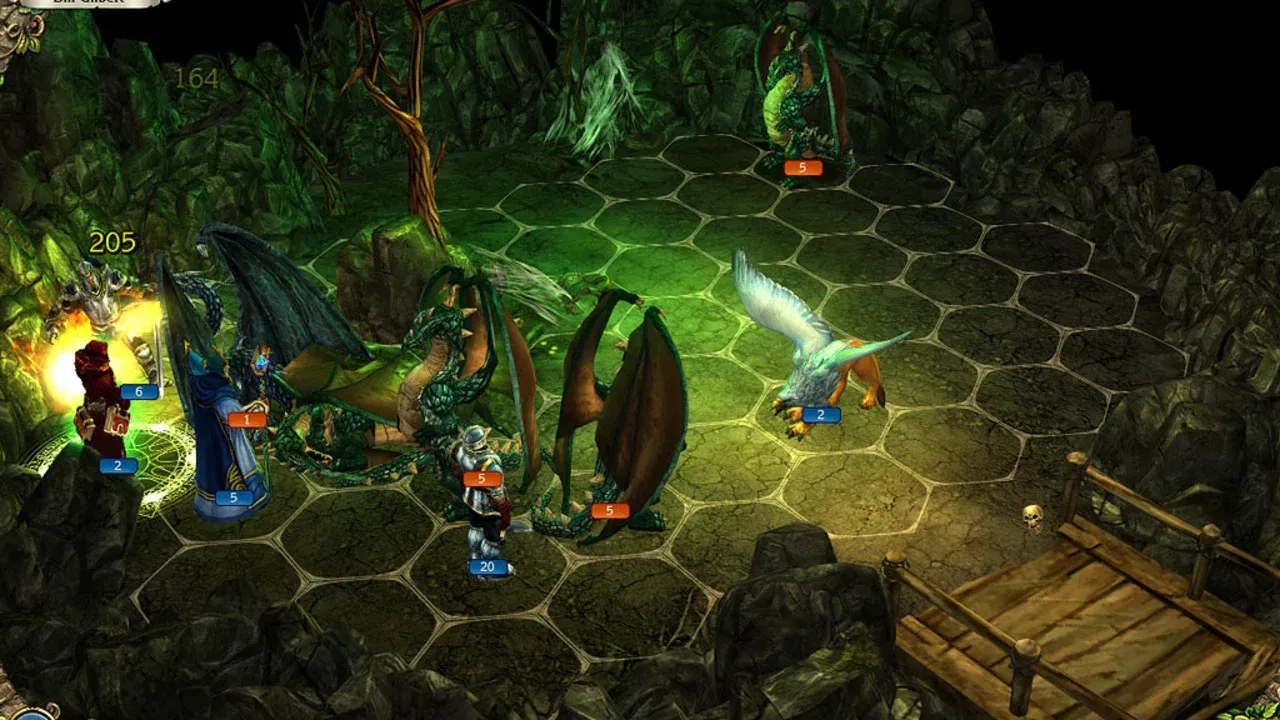Image resolution: width=1280 pixels, height=720 pixels.
Task: Click the Knight's troop count of 20
Action: (x=487, y=567)
